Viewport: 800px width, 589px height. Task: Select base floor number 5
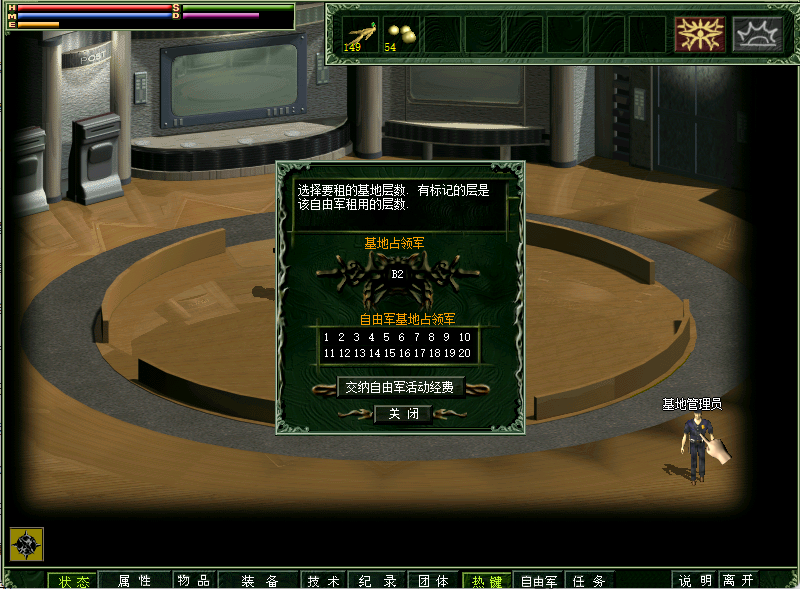(x=386, y=338)
